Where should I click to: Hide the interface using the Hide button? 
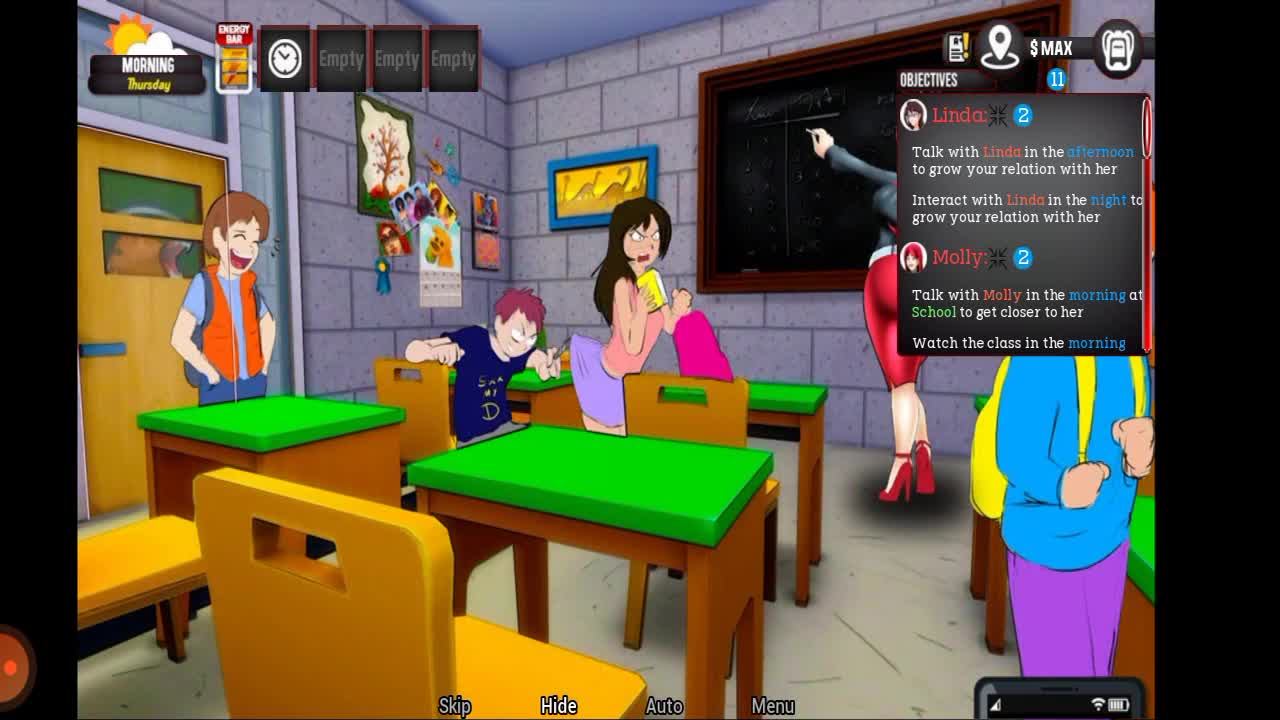coord(559,706)
